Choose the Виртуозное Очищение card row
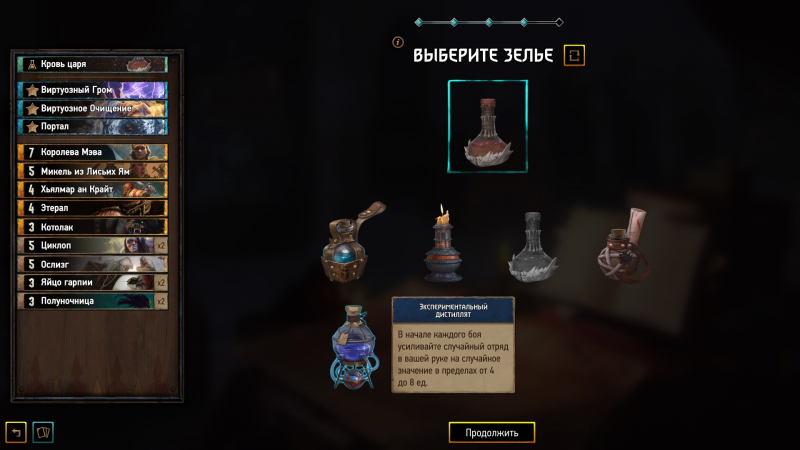Image resolution: width=800 pixels, height=450 pixels. 92,108
